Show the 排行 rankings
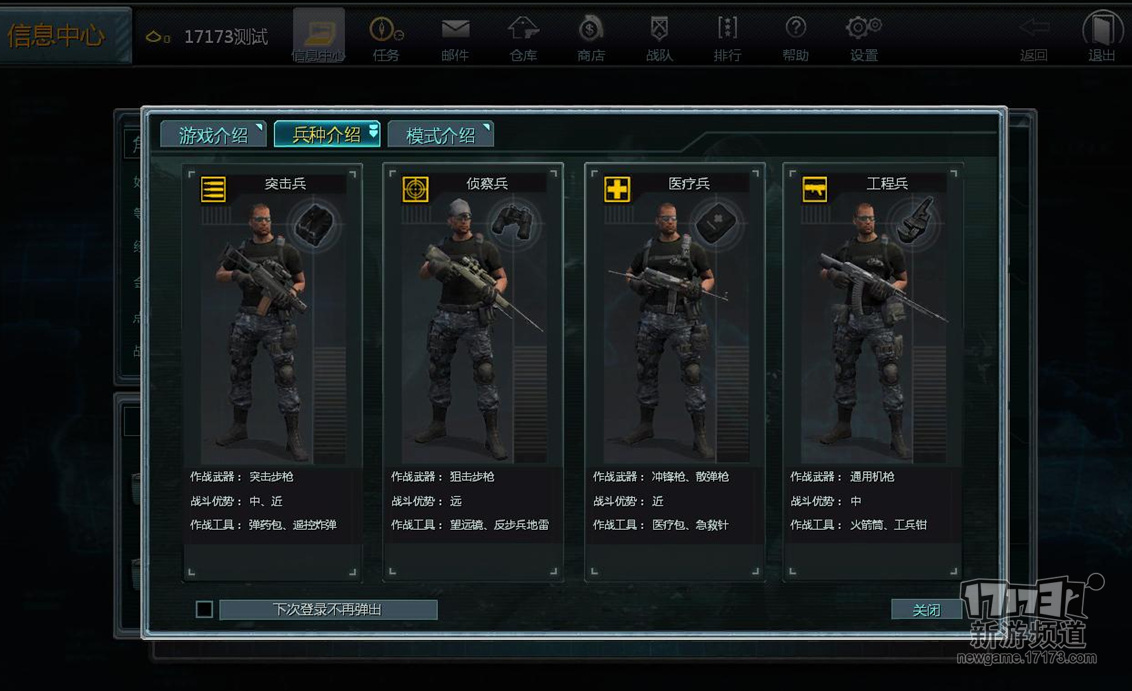Image resolution: width=1132 pixels, height=691 pixels. [x=727, y=37]
